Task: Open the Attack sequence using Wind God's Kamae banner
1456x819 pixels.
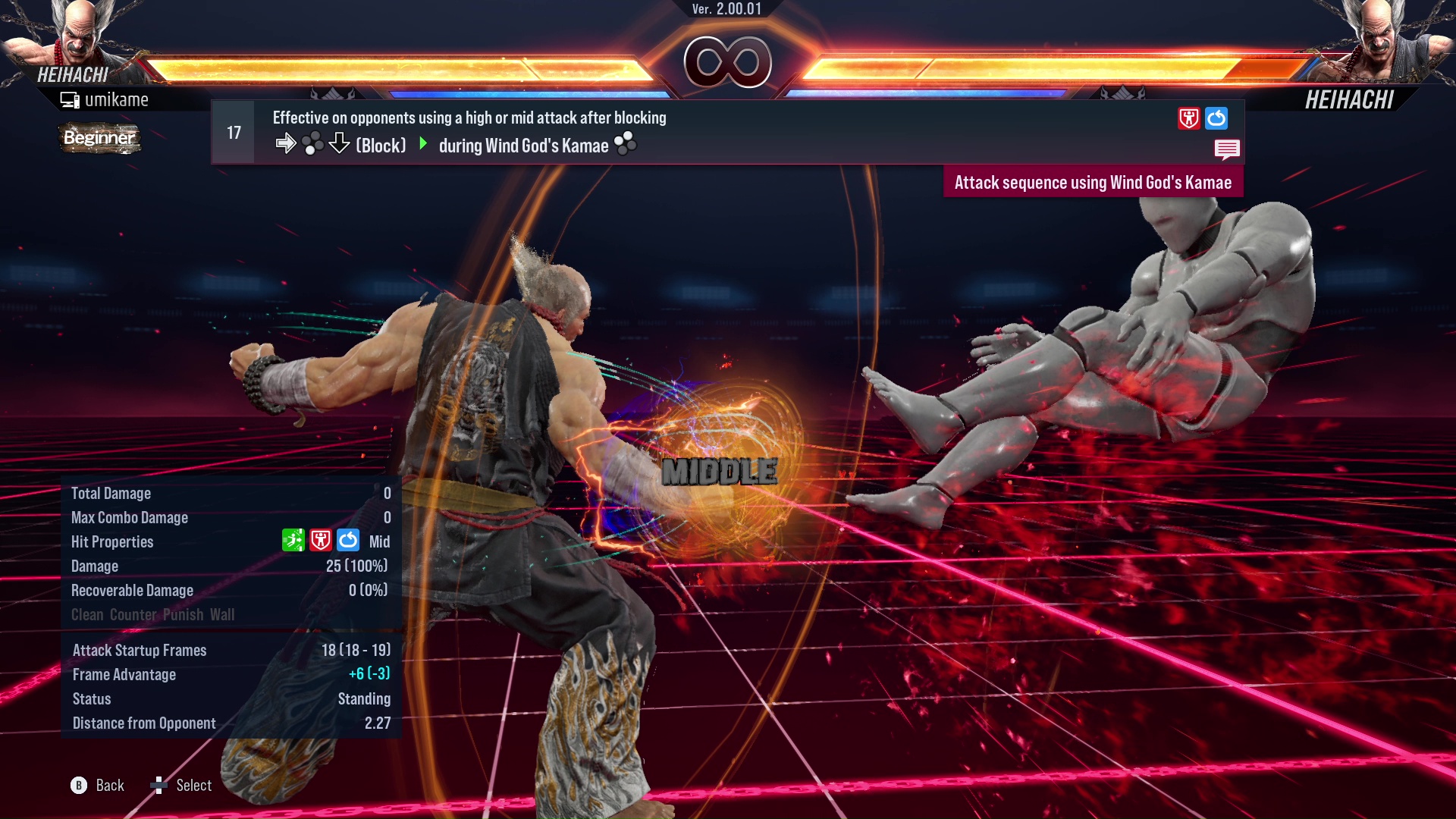Action: click(1093, 182)
